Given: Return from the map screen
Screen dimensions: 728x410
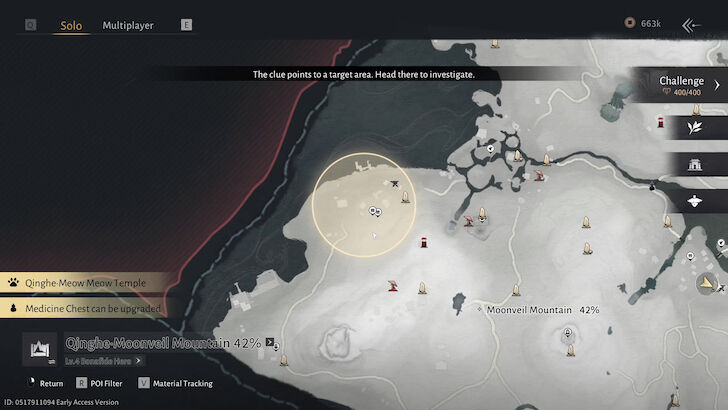Looking at the screenshot, I should tap(44, 383).
